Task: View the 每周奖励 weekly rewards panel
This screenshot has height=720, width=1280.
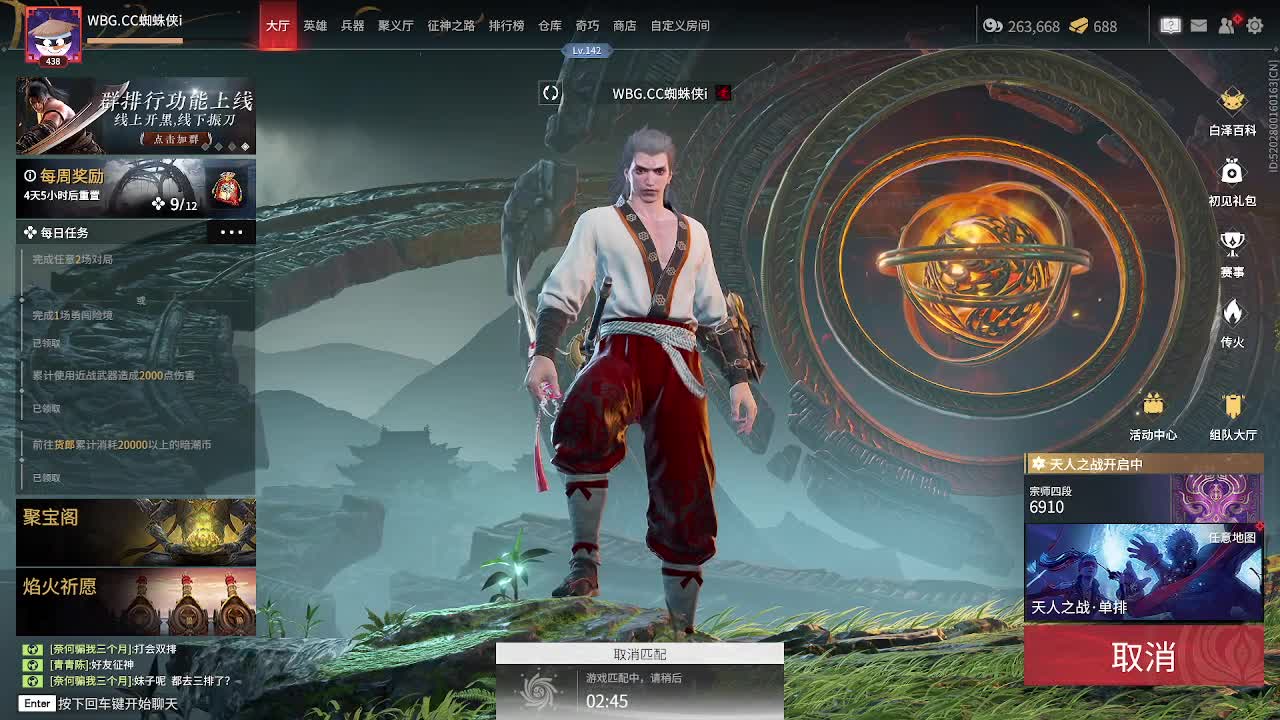Action: point(136,188)
